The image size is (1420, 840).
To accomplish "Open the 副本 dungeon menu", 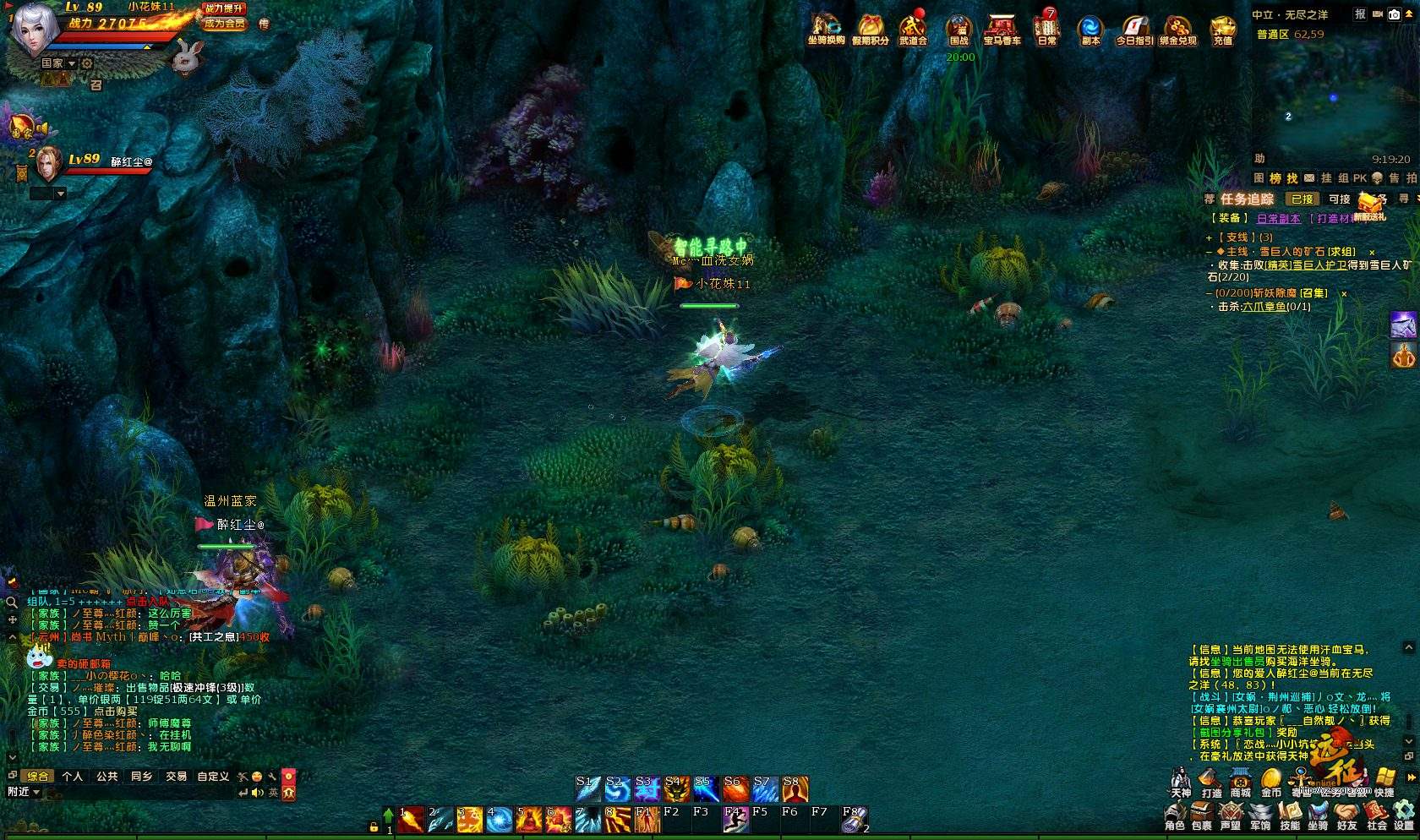I will pyautogui.click(x=1090, y=29).
